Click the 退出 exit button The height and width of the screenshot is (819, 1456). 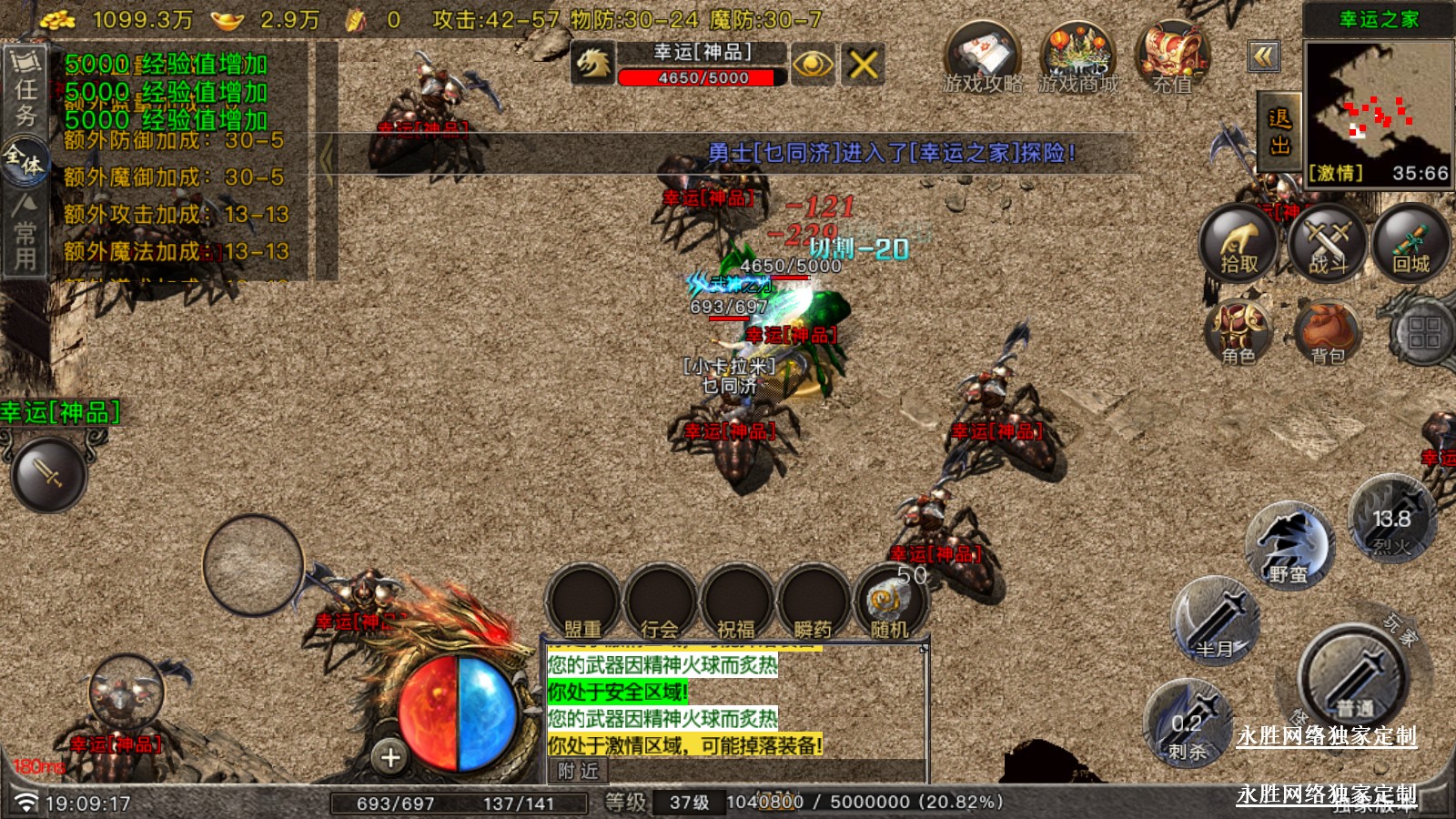coord(1279,132)
